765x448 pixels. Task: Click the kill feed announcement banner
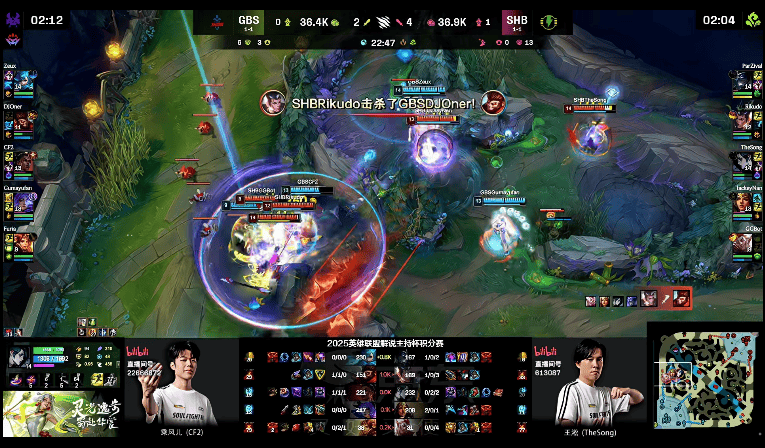tap(382, 102)
